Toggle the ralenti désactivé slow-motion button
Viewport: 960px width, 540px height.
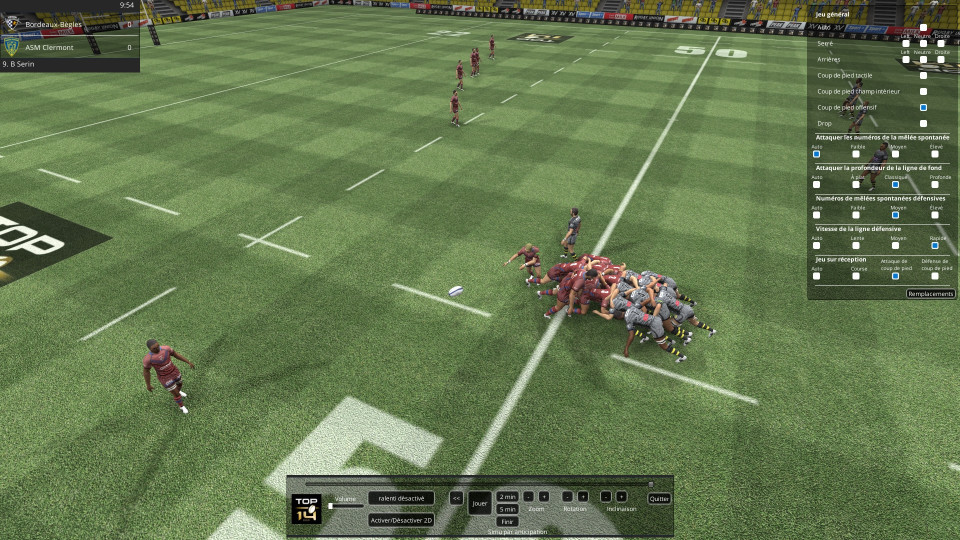click(x=401, y=498)
